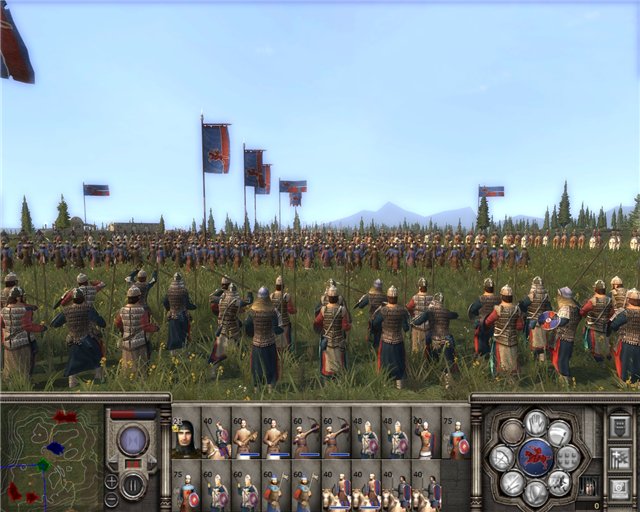The height and width of the screenshot is (512, 640).
Task: Click the battlefield minimap
Action: tap(52, 453)
